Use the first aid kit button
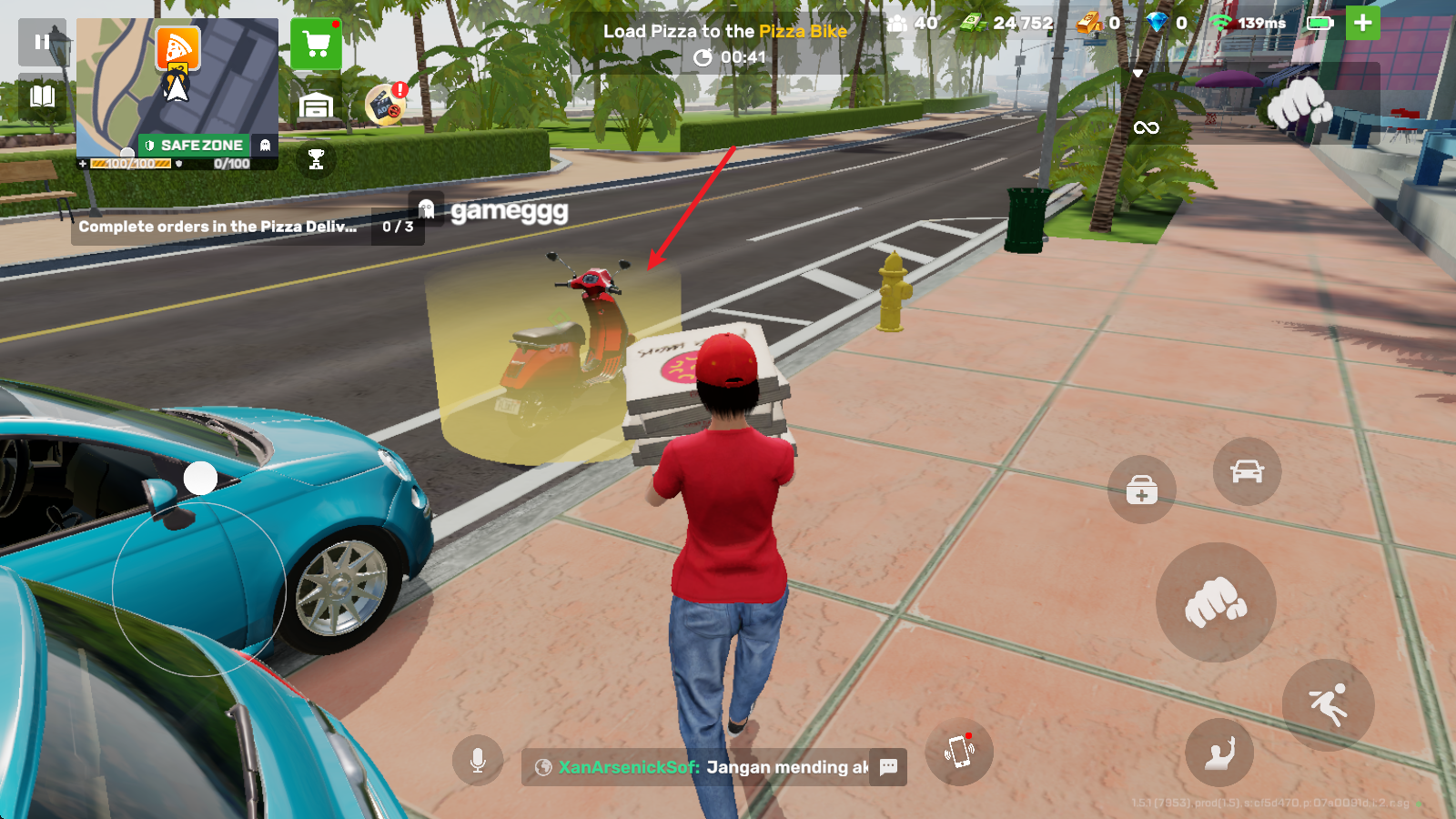Image resolution: width=1456 pixels, height=819 pixels. tap(1141, 490)
